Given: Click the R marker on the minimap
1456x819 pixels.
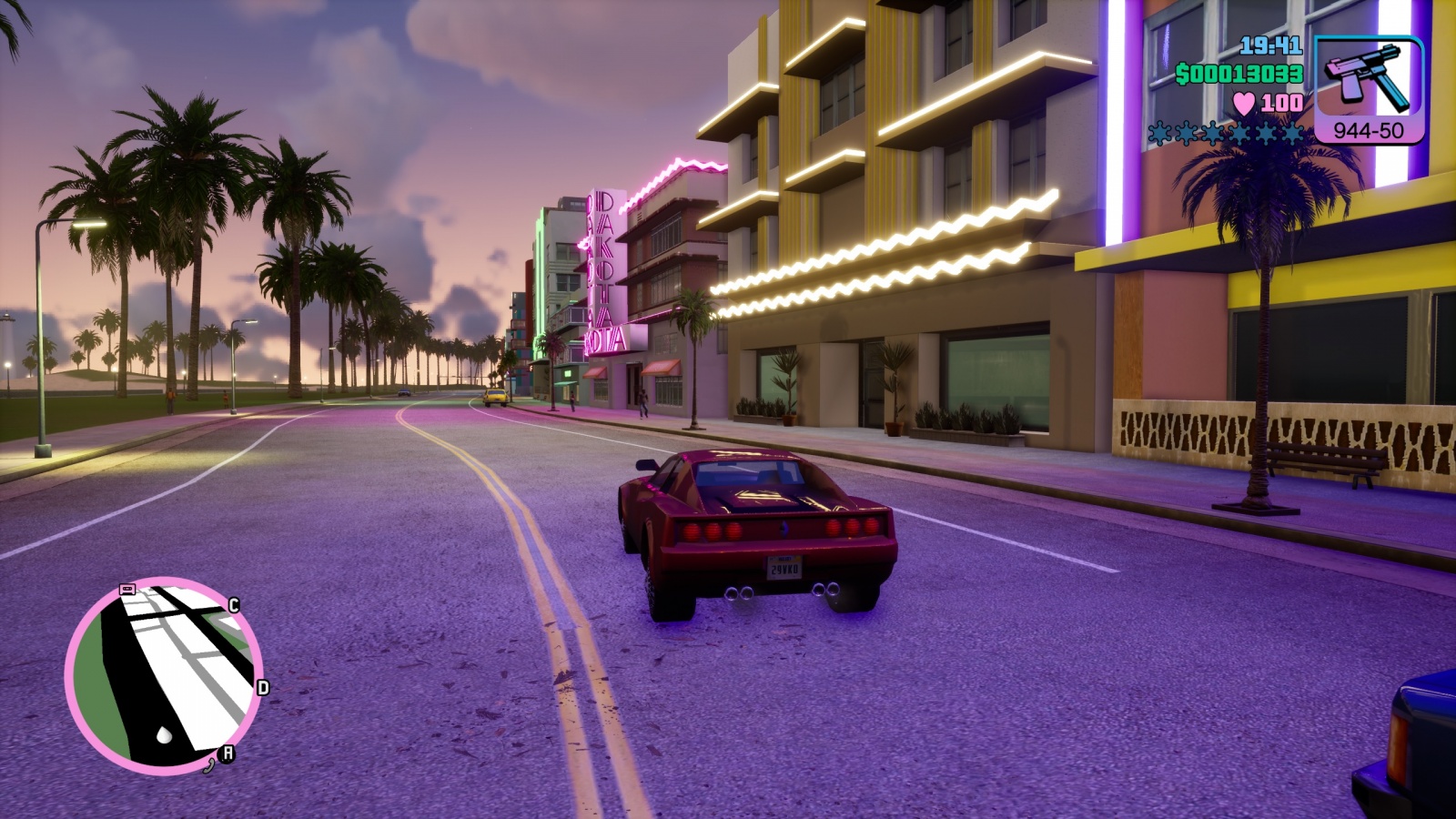Looking at the screenshot, I should [x=227, y=753].
